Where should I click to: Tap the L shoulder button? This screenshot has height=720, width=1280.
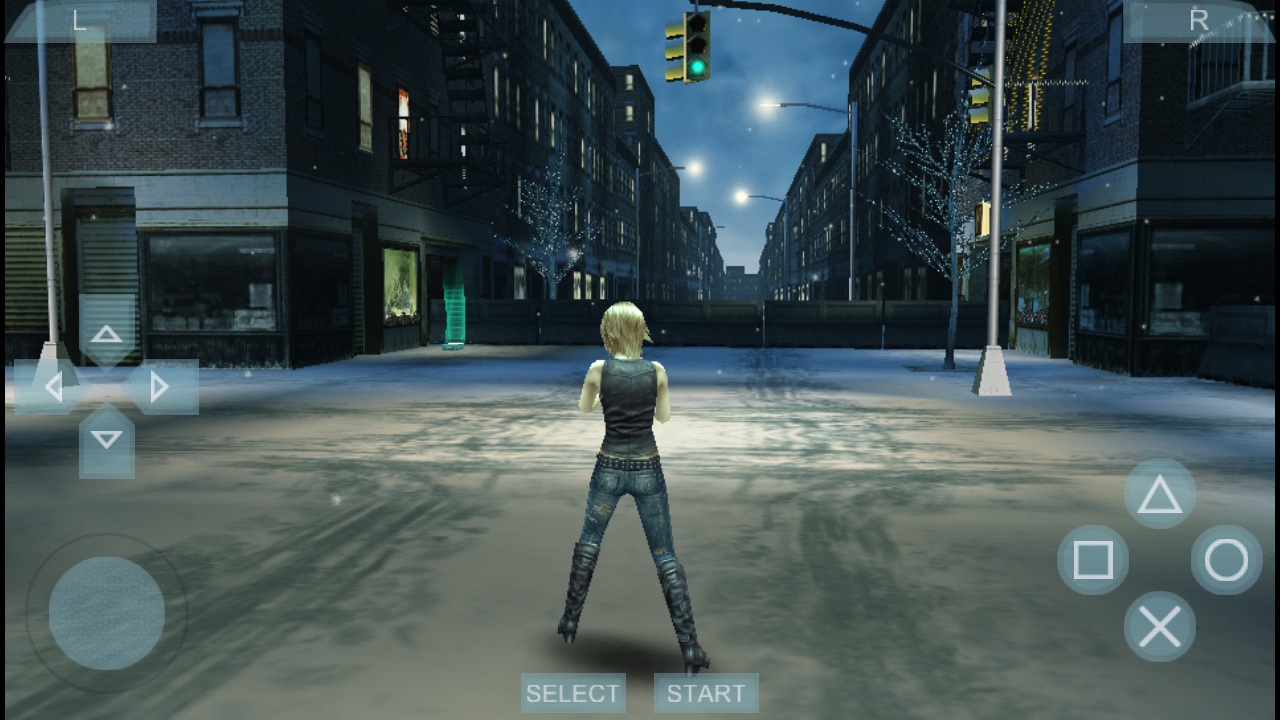click(80, 21)
